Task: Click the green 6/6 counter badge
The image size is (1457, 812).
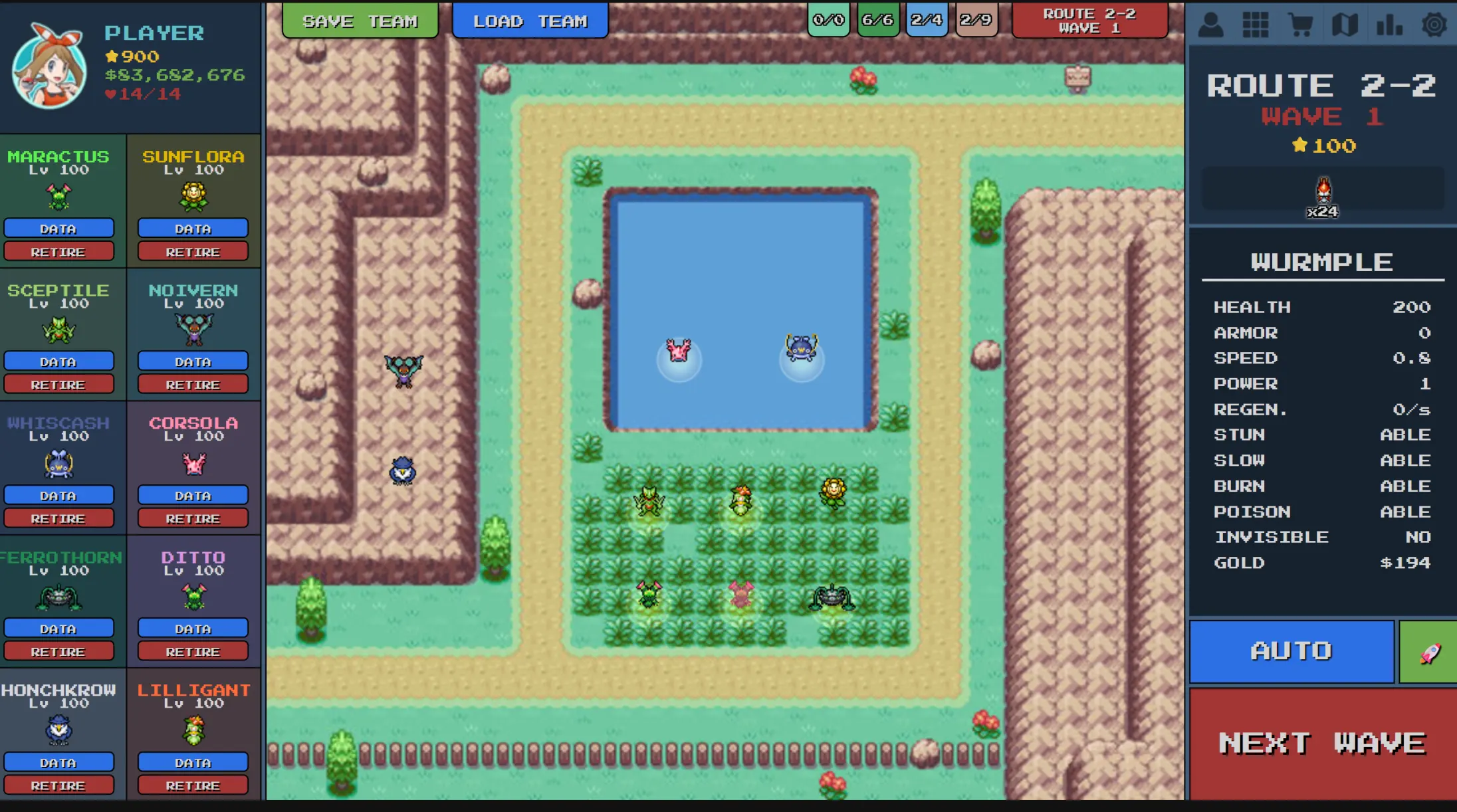Action: pyautogui.click(x=878, y=19)
